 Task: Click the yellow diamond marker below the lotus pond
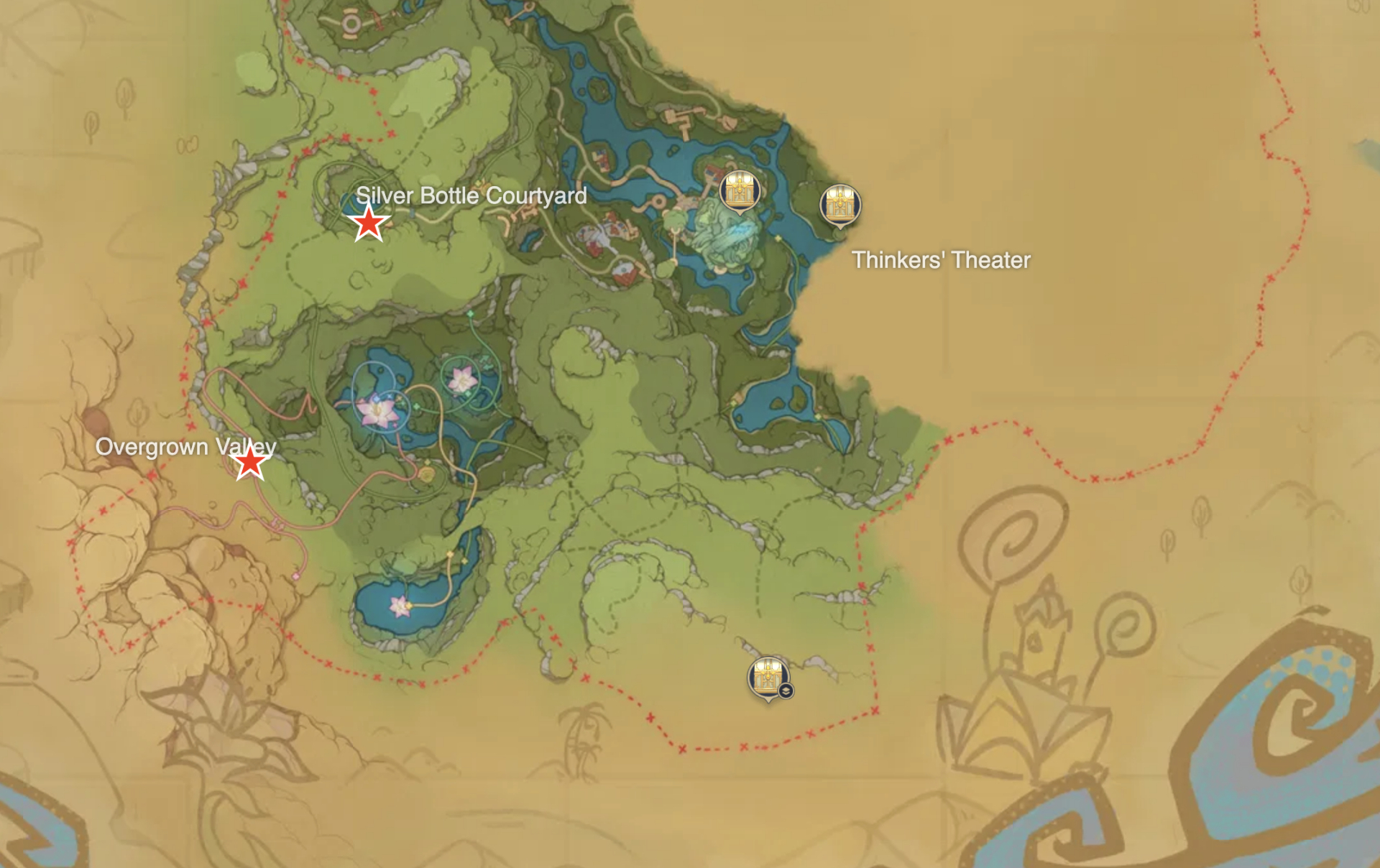click(428, 463)
